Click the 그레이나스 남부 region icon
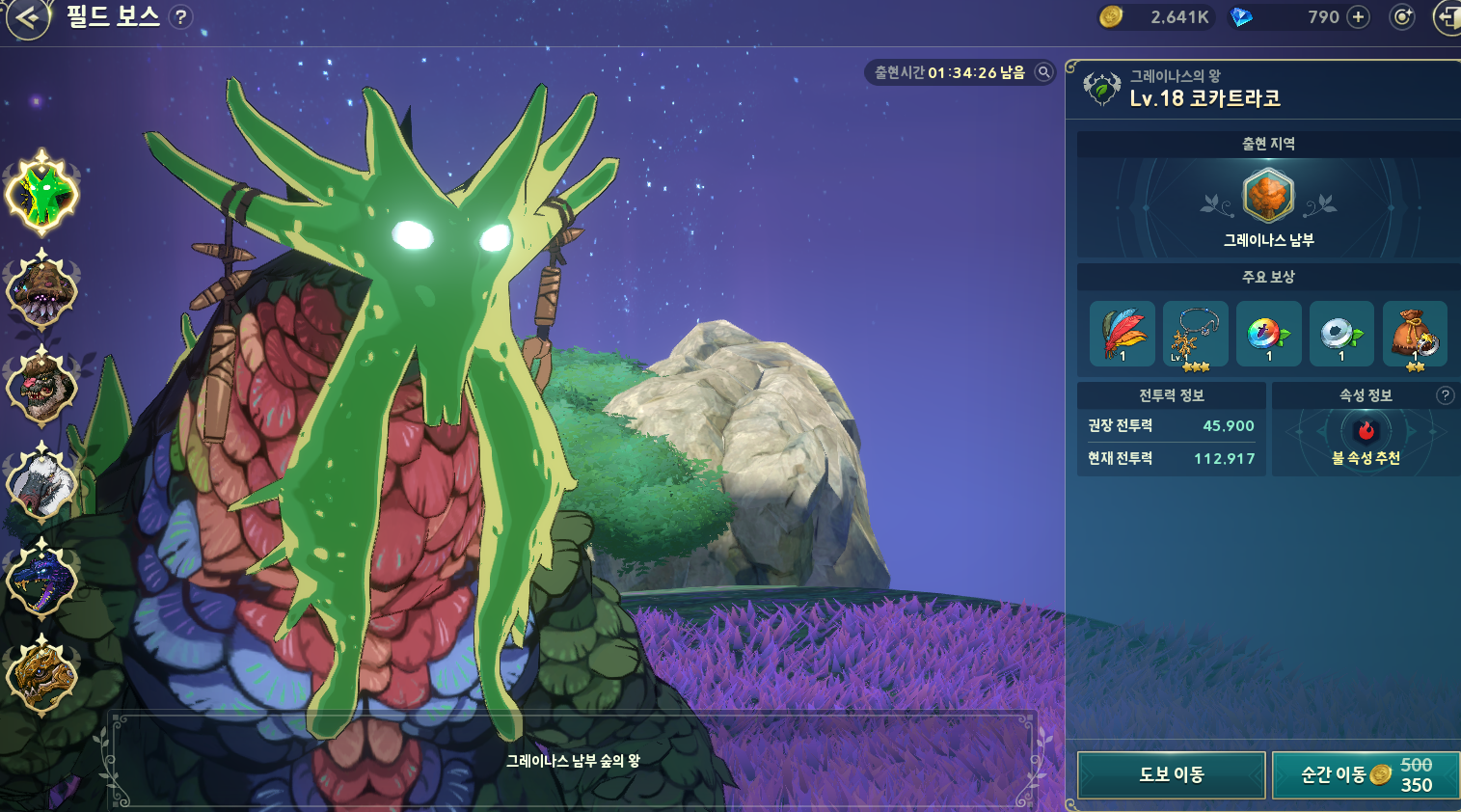The height and width of the screenshot is (812, 1461). coord(1268,196)
